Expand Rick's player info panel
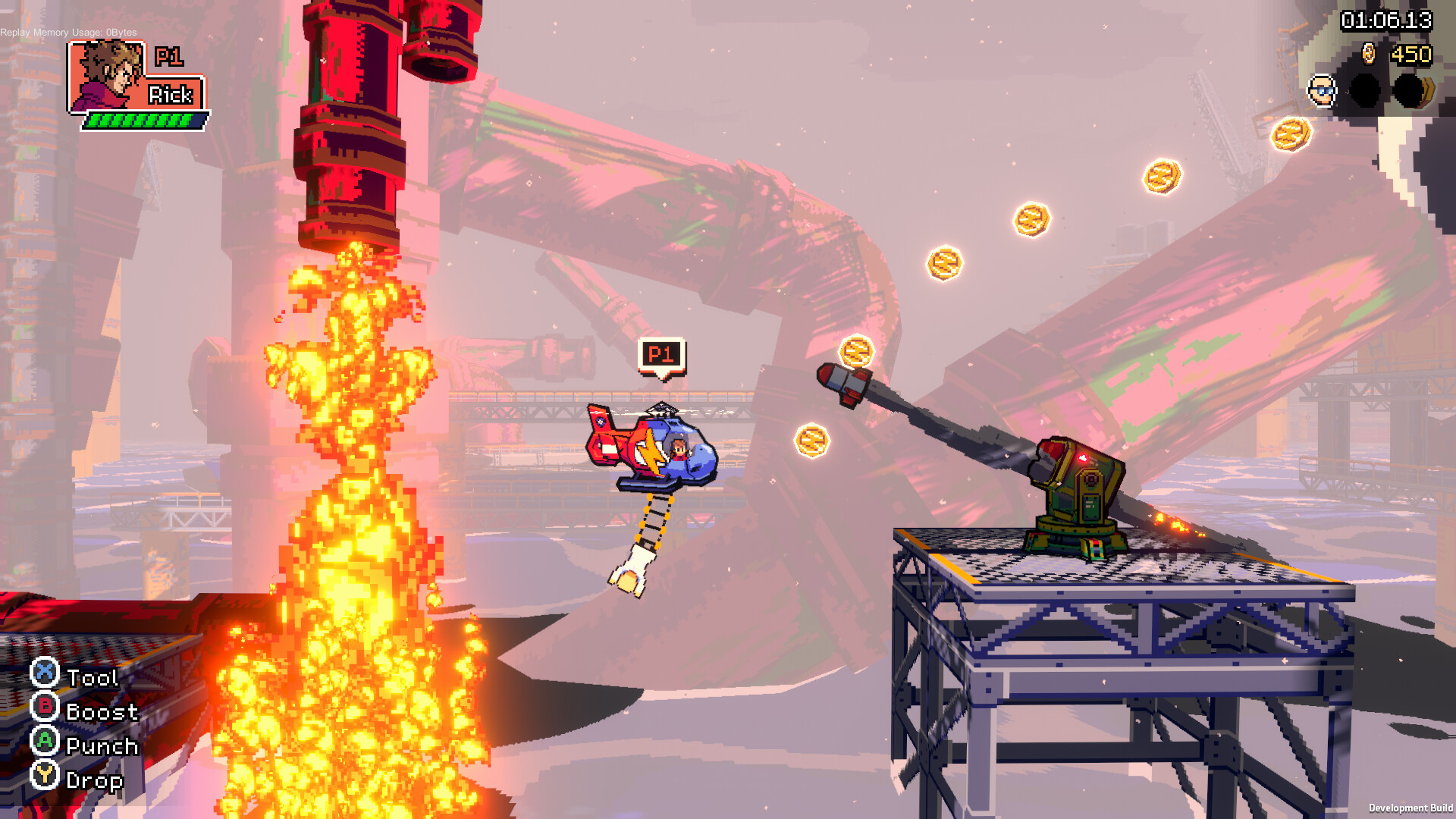Viewport: 1456px width, 819px height. pyautogui.click(x=136, y=83)
